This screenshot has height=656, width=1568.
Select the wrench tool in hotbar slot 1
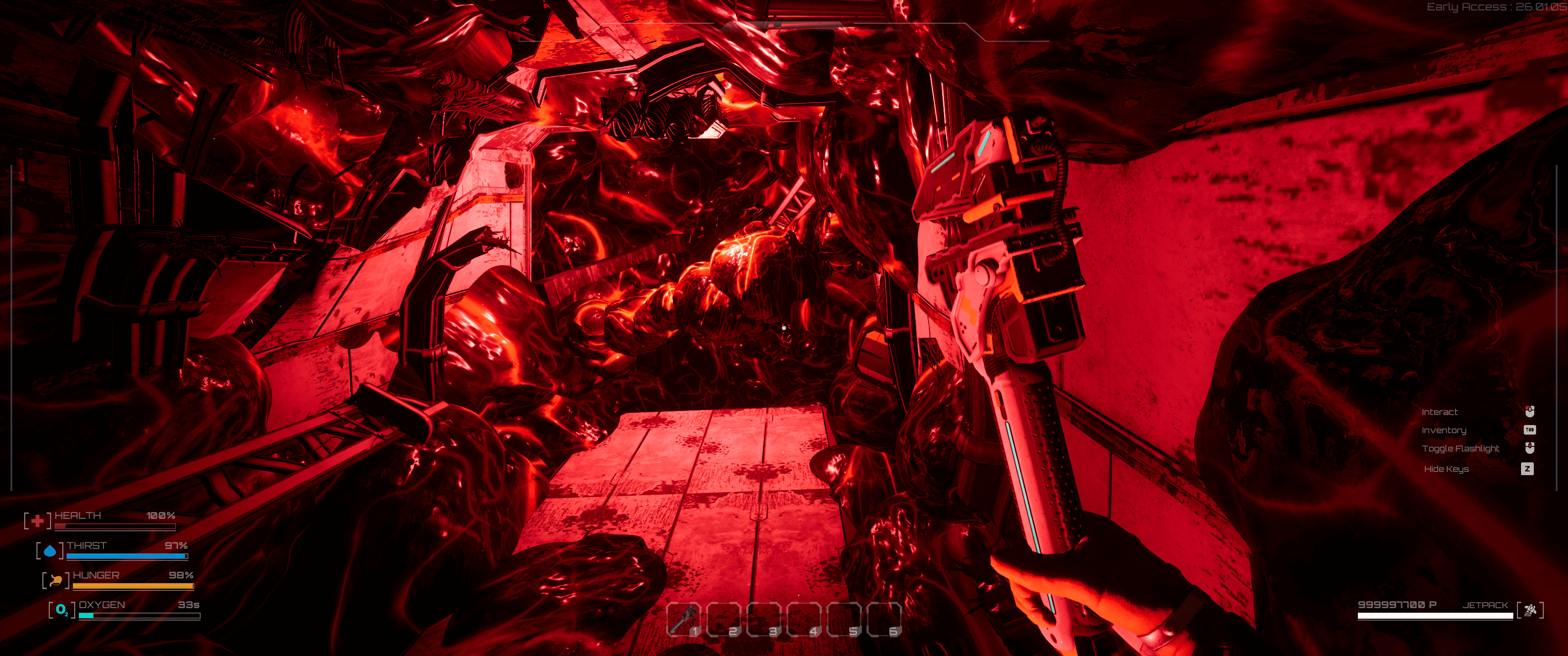coord(684,619)
